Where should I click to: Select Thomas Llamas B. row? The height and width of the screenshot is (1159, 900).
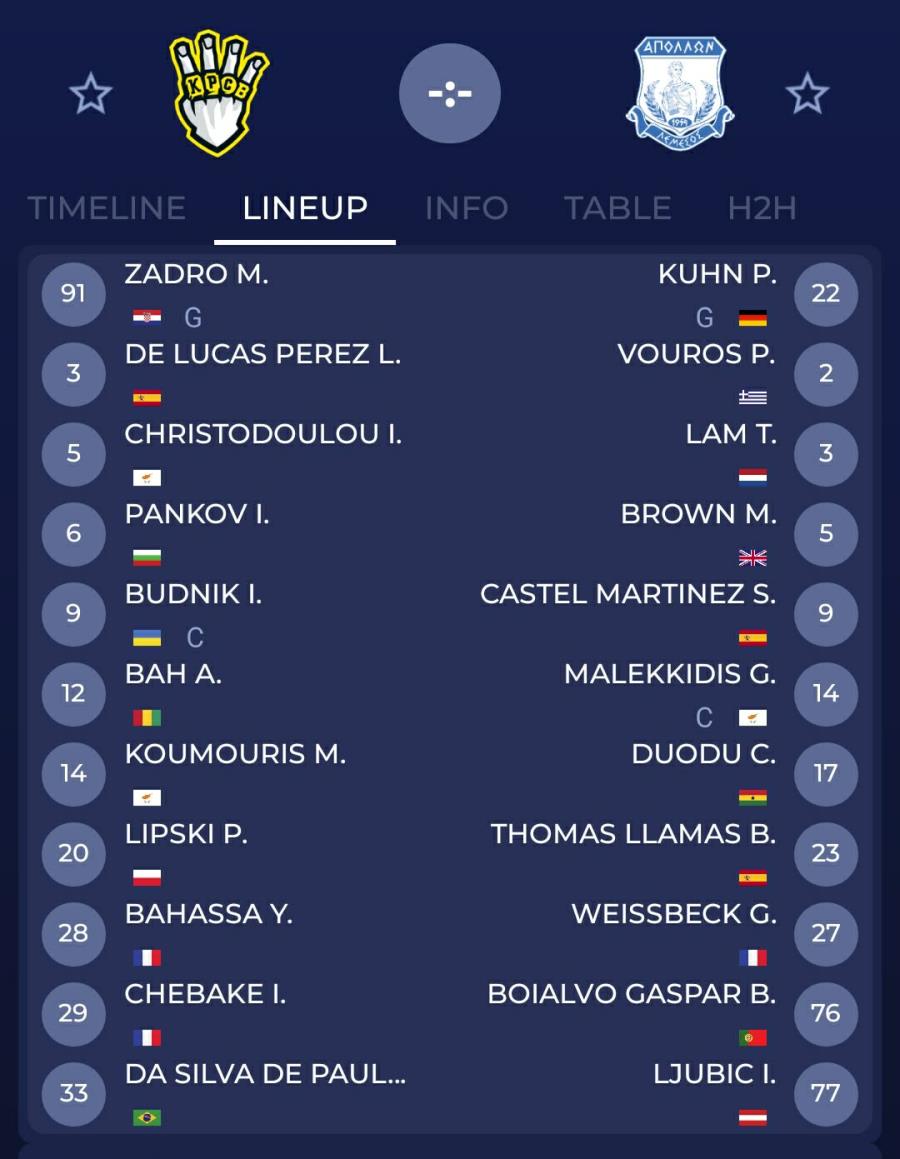(633, 835)
